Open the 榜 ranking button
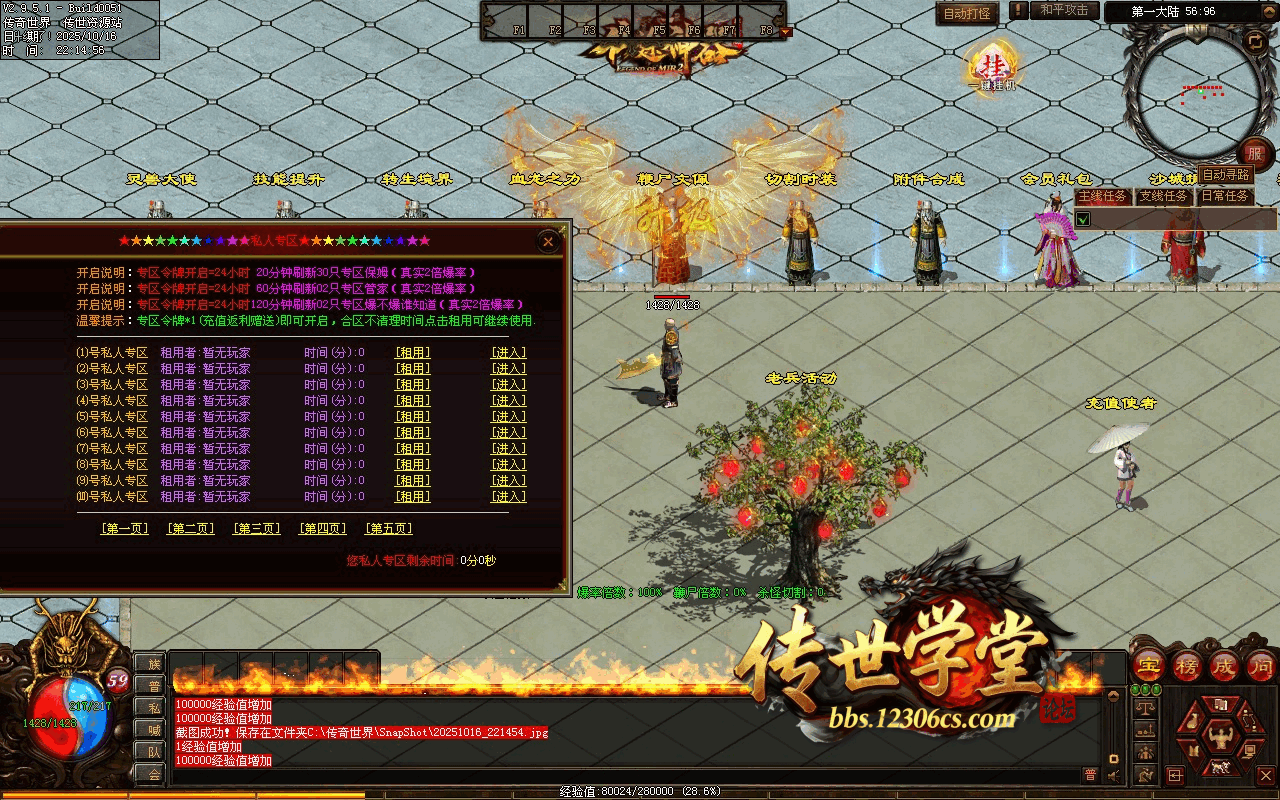The width and height of the screenshot is (1280, 800). pyautogui.click(x=1187, y=666)
